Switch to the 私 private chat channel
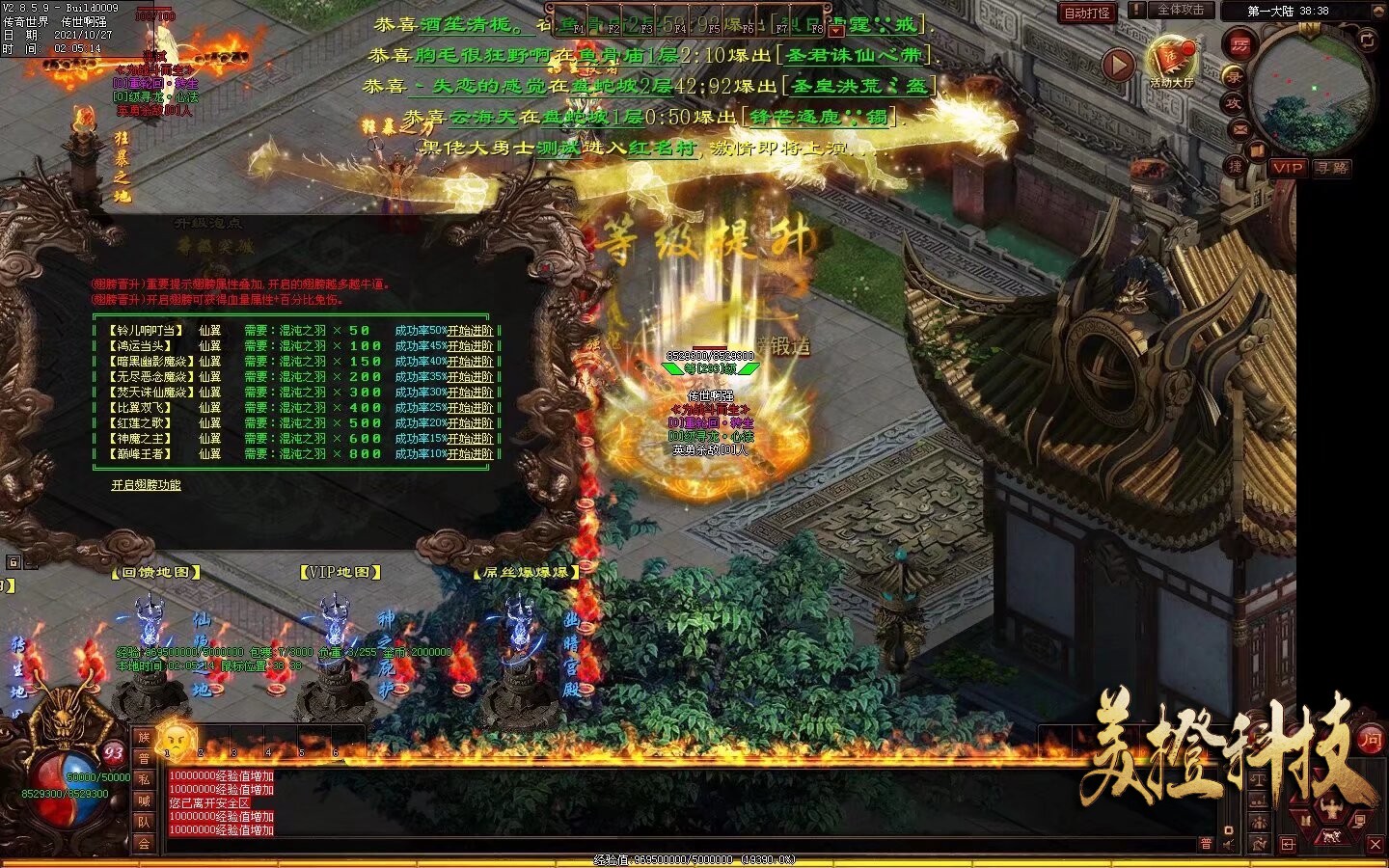The width and height of the screenshot is (1389, 868). [x=144, y=779]
